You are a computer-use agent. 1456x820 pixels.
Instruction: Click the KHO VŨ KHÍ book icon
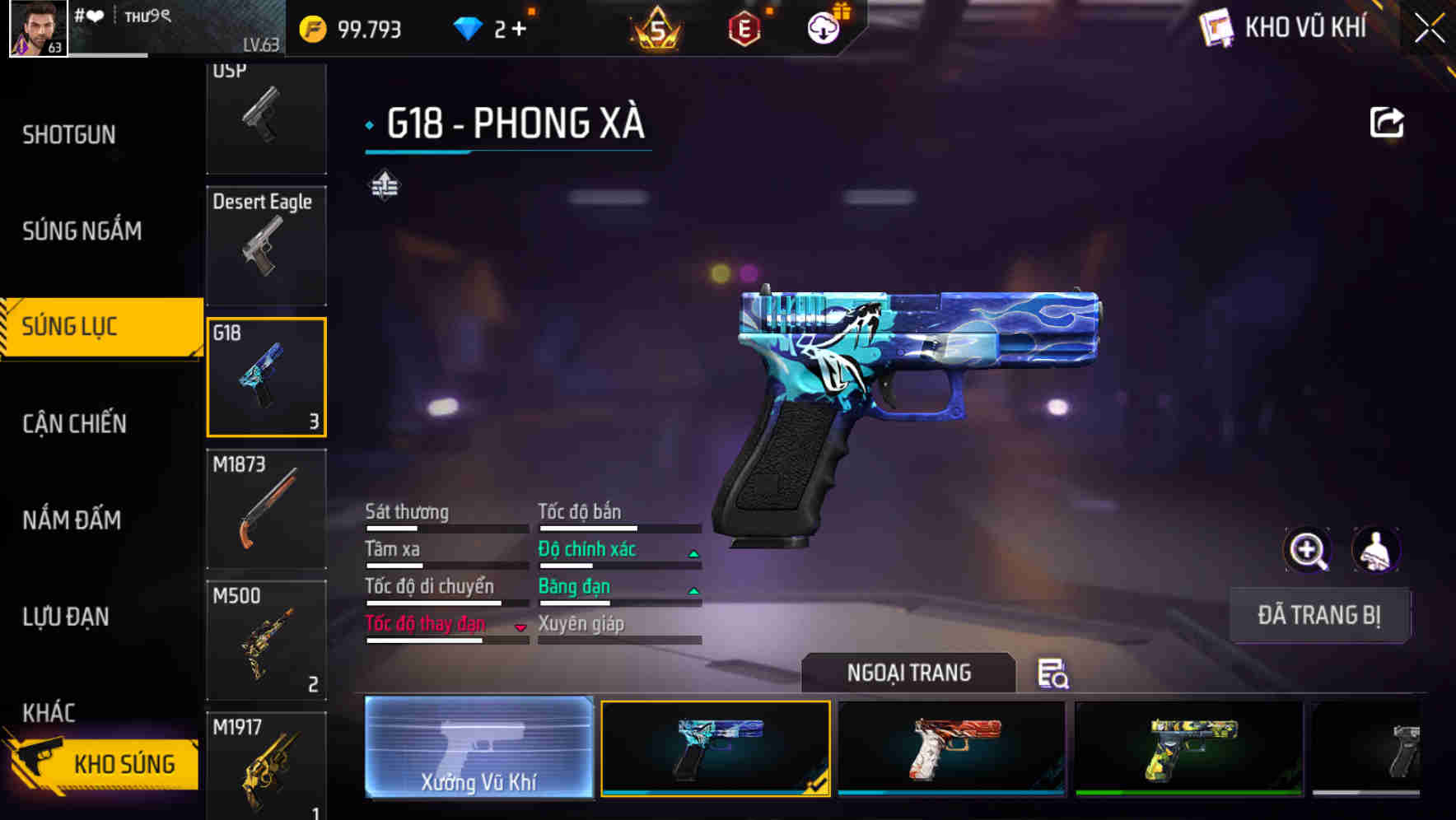coord(1217,27)
